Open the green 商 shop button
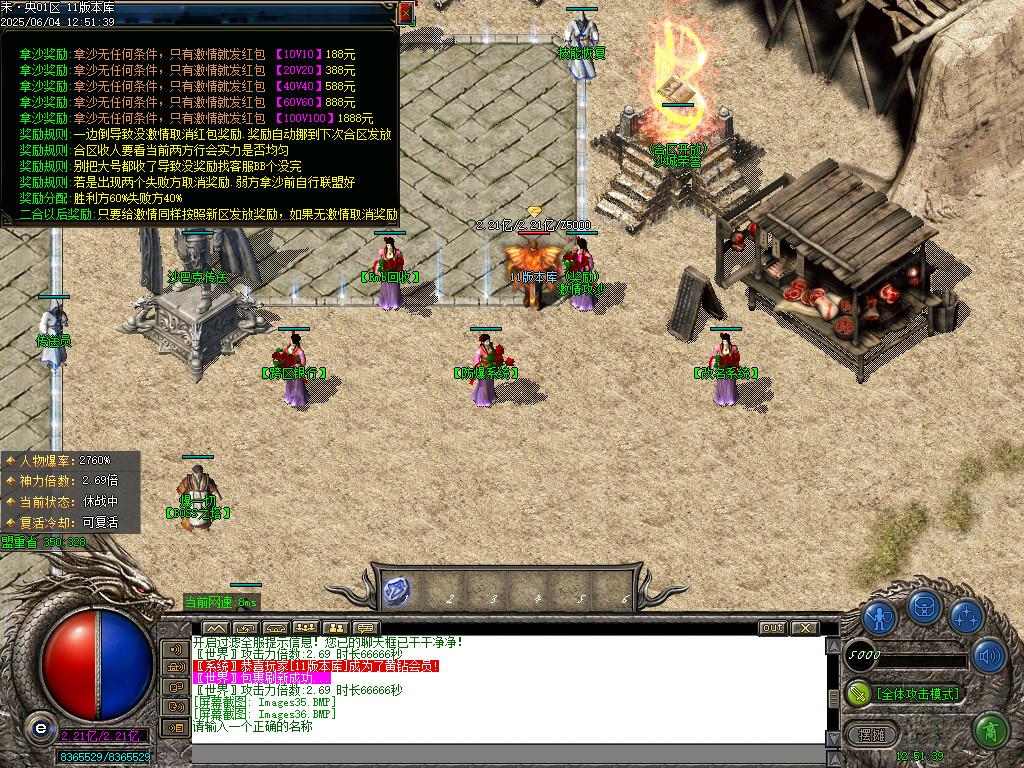 (x=989, y=730)
